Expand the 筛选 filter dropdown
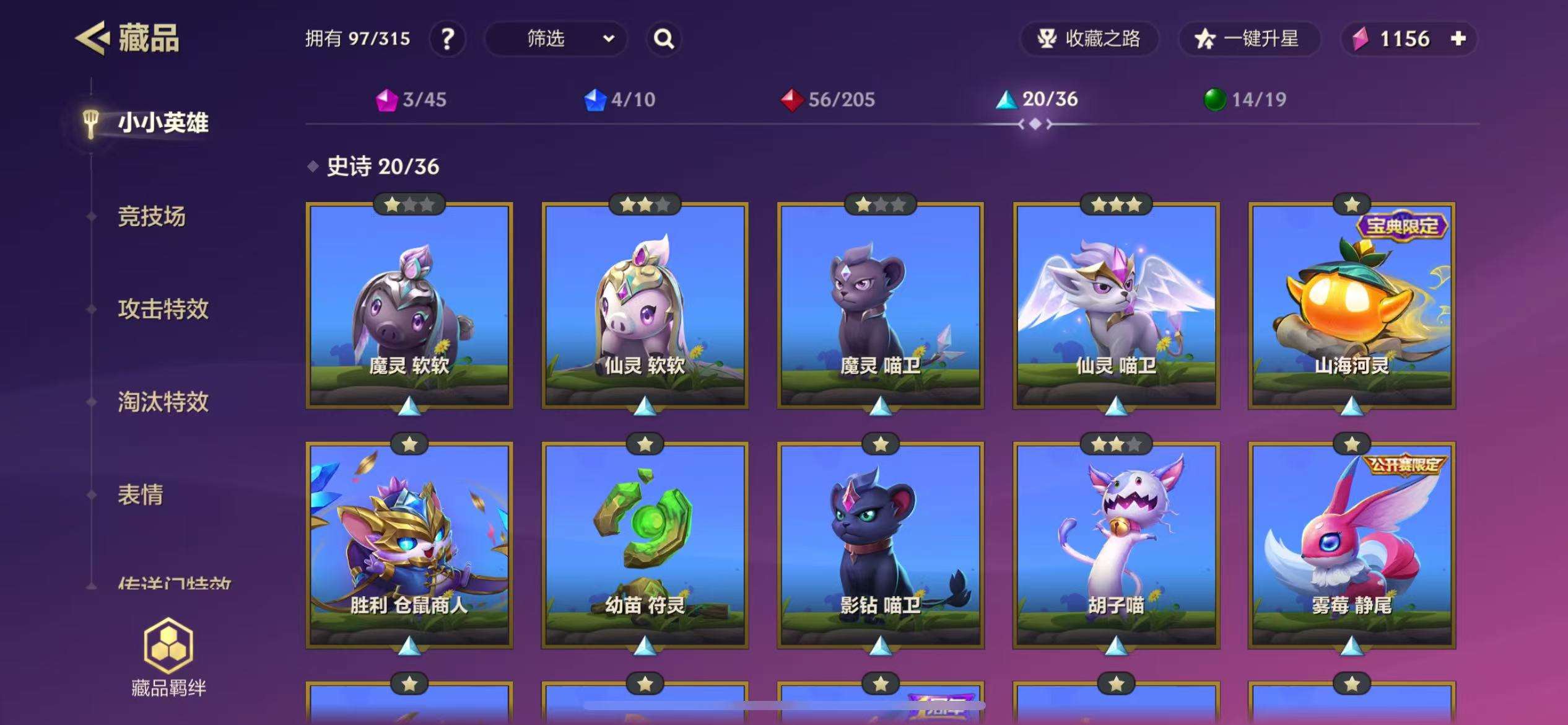1568x725 pixels. 555,39
